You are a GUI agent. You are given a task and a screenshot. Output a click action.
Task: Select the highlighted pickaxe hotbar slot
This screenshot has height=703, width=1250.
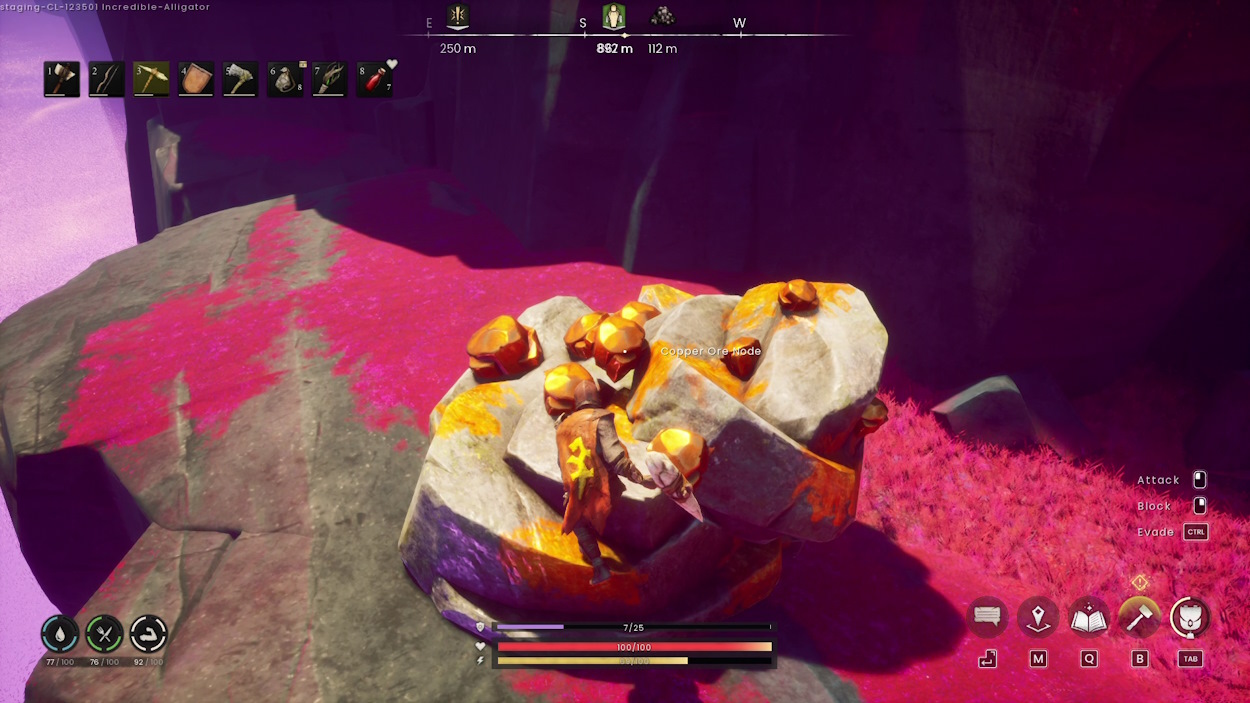tap(152, 79)
